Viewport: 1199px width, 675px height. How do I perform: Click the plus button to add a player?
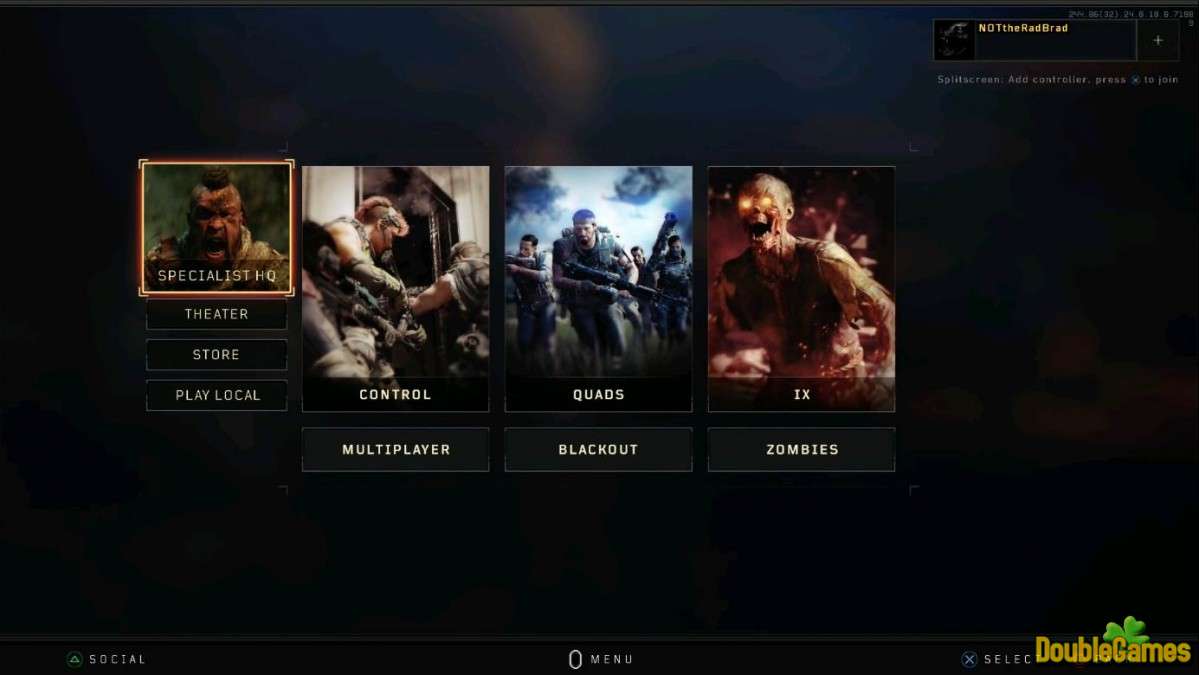click(1158, 41)
